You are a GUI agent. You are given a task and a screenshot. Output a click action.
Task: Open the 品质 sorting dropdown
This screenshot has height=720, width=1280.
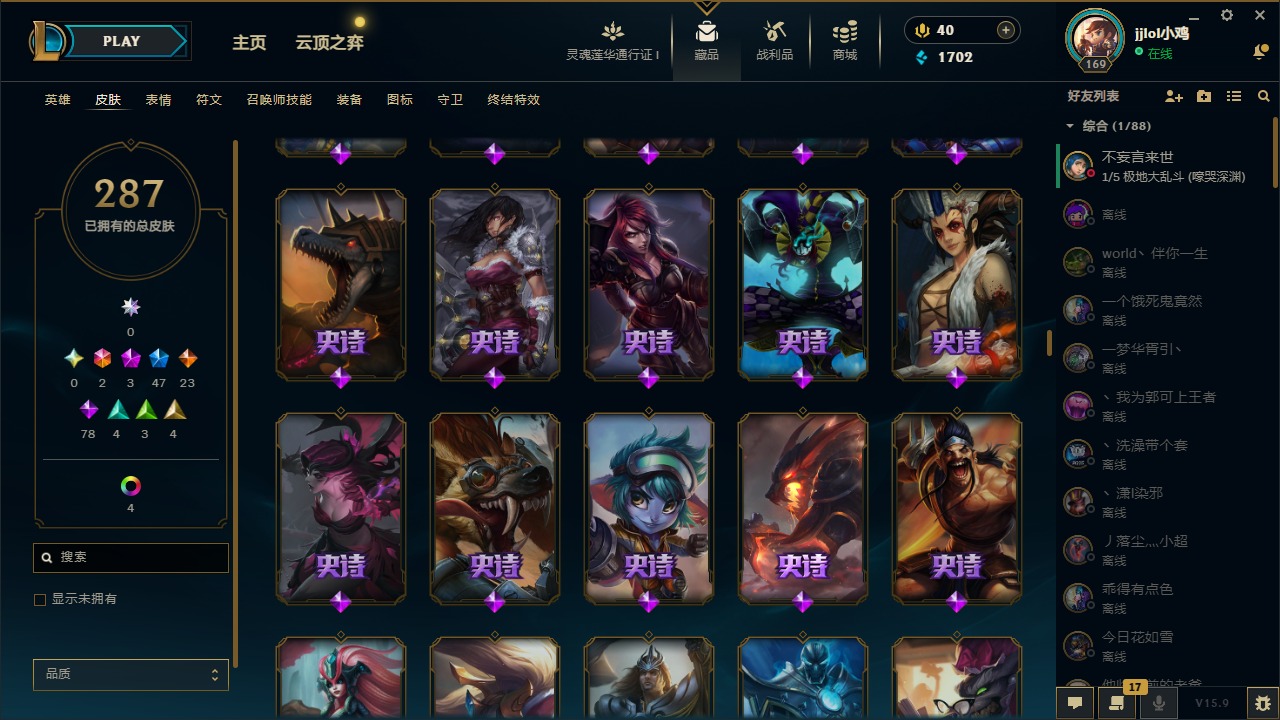point(131,674)
